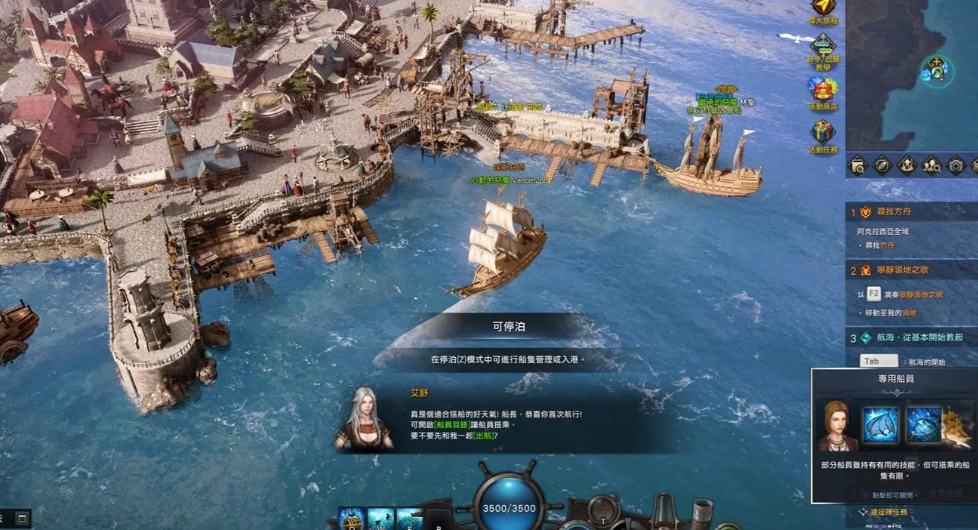Viewport: 978px width, 530px height.
Task: Click the small chat window button bottom-left
Action: point(21,517)
